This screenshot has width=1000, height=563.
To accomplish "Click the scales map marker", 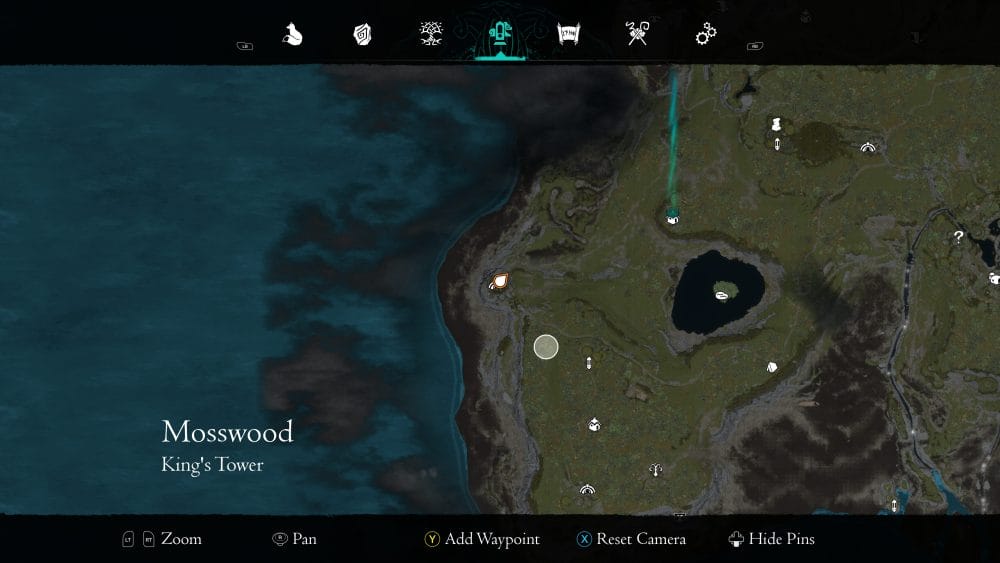I will [655, 468].
